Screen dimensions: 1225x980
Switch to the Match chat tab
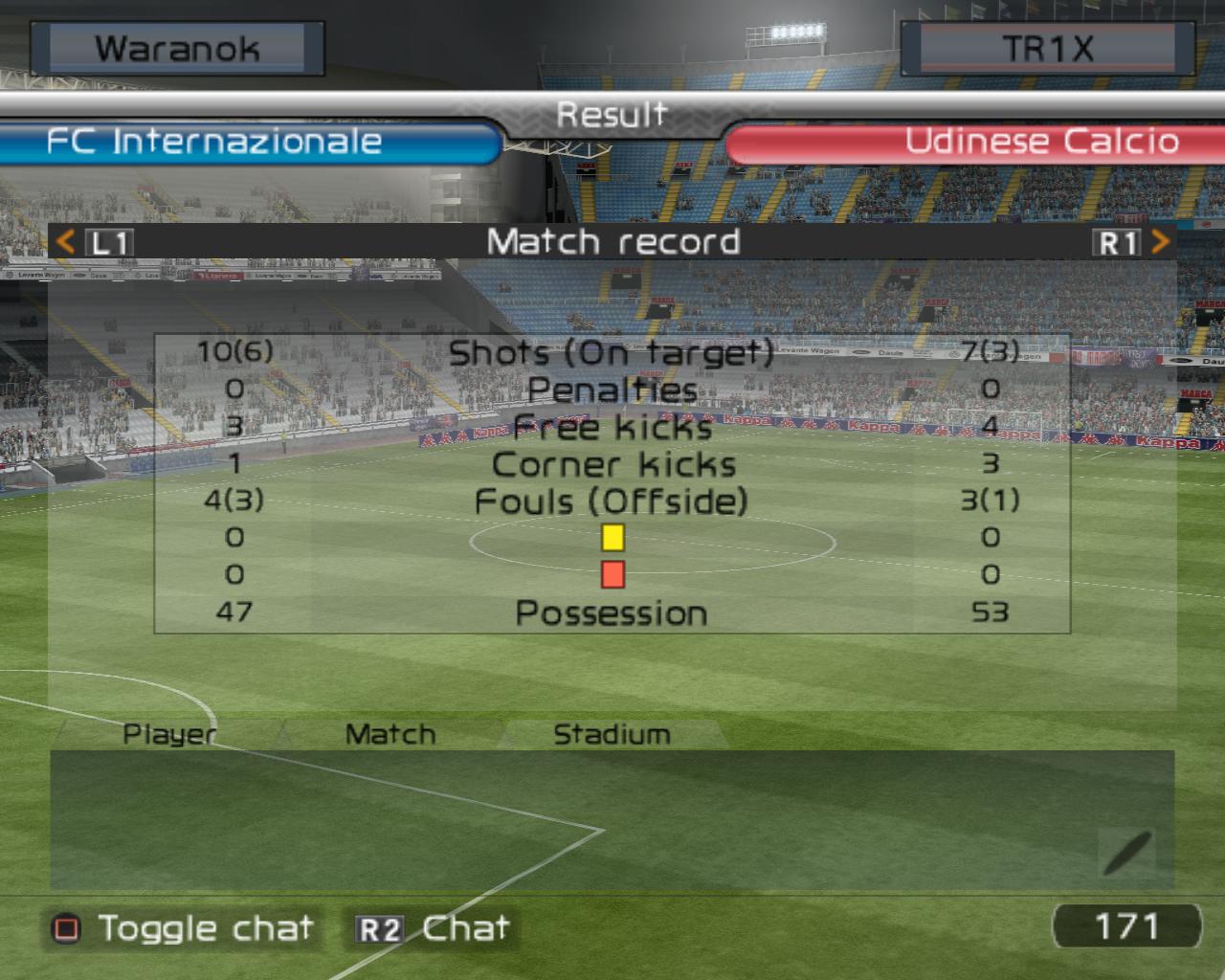(x=390, y=734)
